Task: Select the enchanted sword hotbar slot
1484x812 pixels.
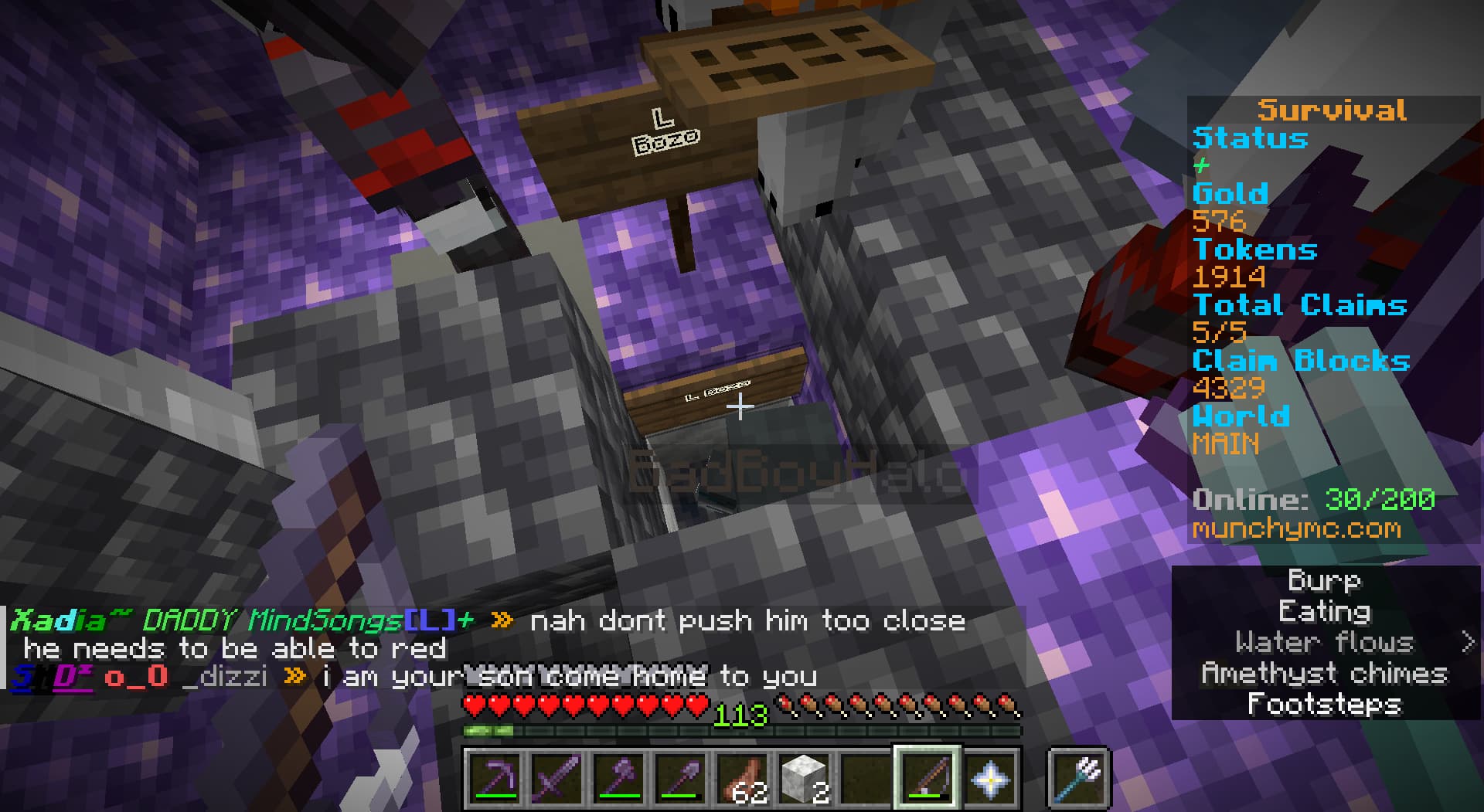Action: pos(556,778)
